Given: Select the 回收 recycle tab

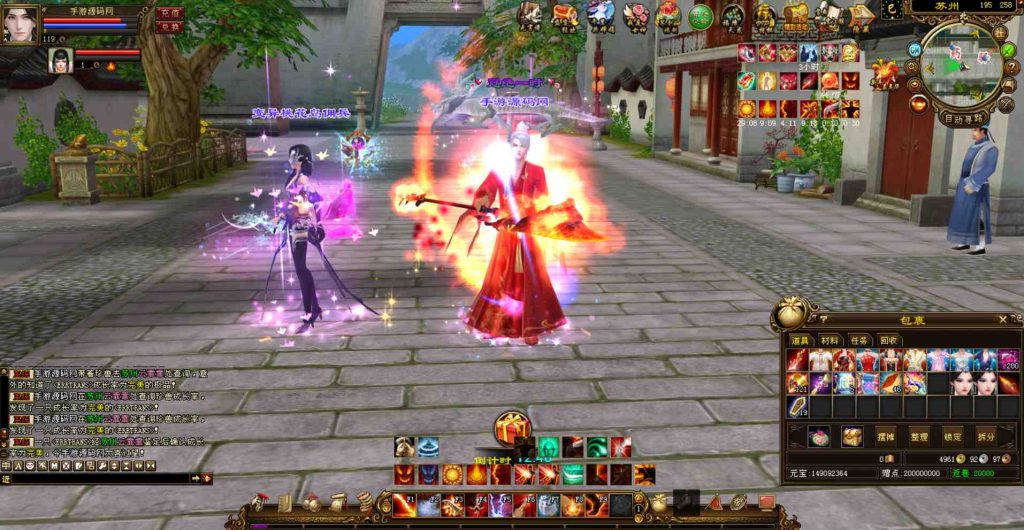Looking at the screenshot, I should coord(888,340).
